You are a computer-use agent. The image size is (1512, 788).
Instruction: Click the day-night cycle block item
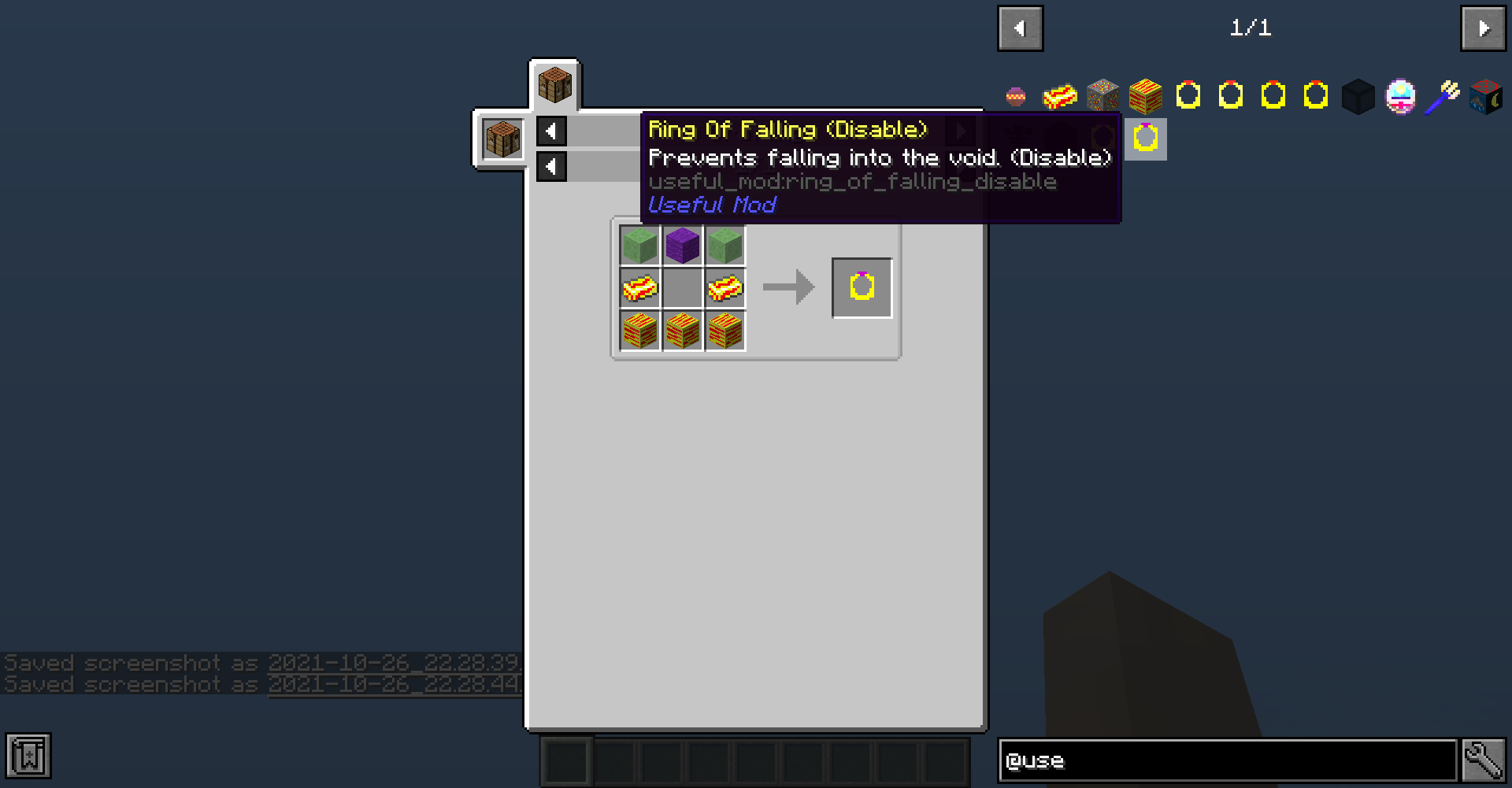tap(1486, 95)
